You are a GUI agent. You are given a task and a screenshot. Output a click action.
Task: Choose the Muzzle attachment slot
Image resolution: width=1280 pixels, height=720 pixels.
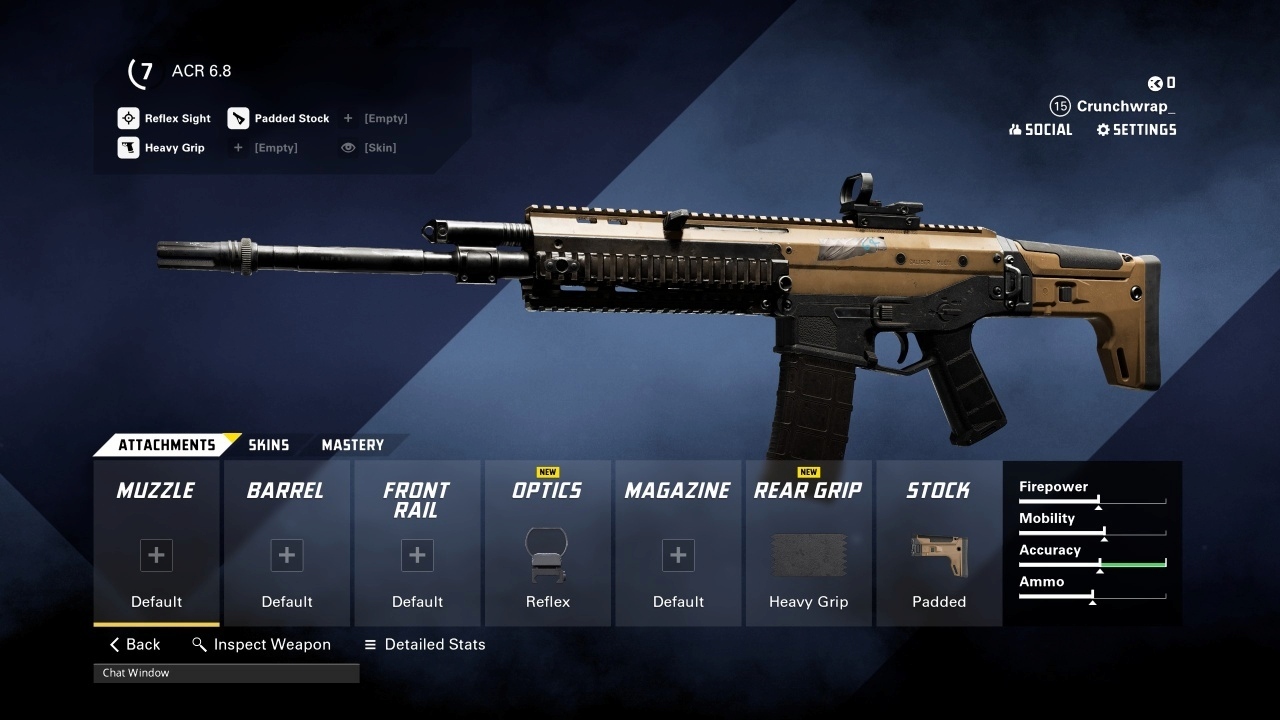click(x=156, y=543)
